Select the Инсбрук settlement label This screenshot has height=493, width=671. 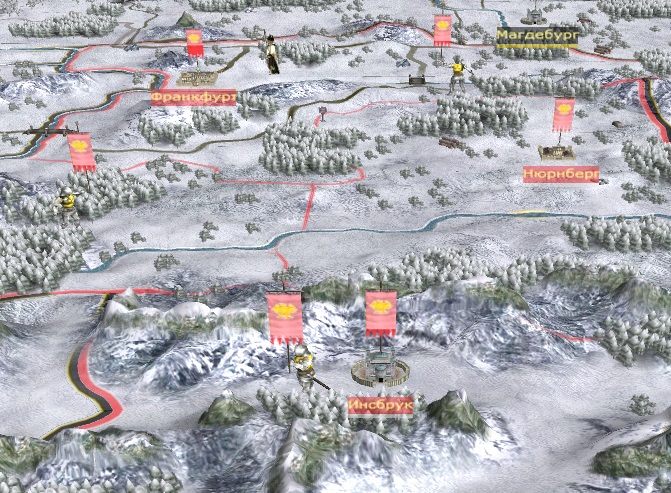[380, 405]
